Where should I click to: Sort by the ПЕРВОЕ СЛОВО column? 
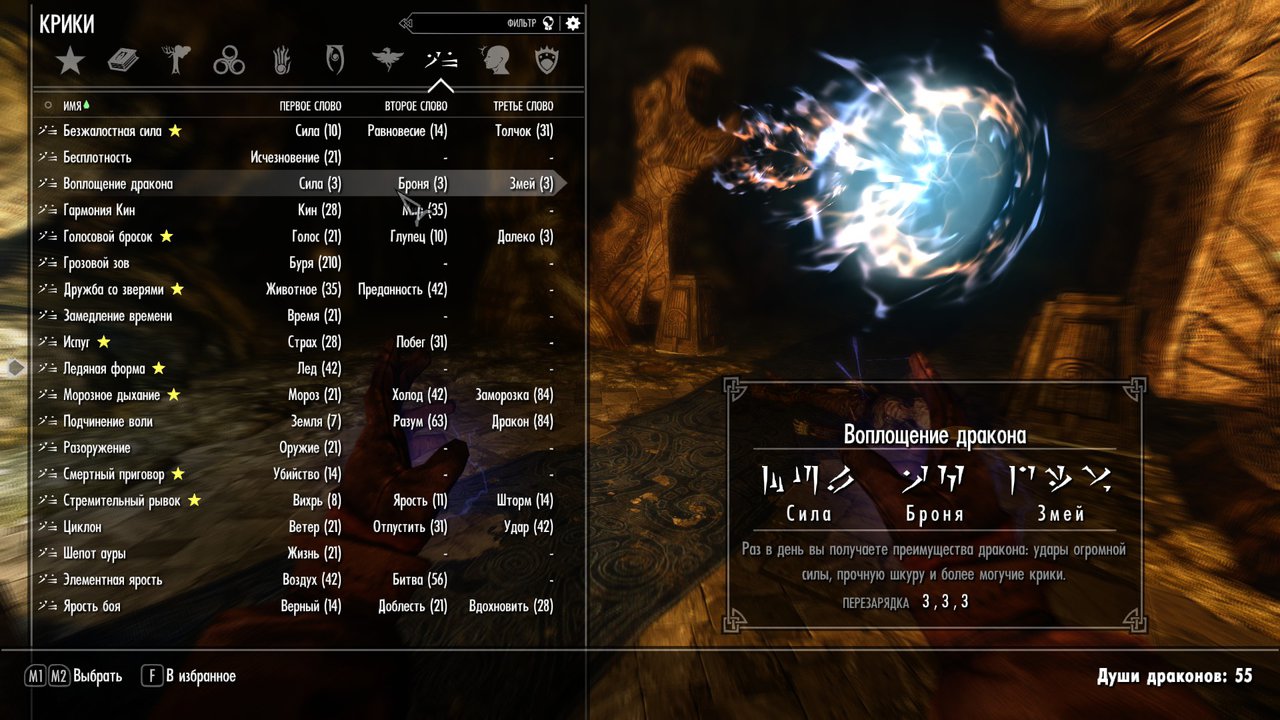click(x=310, y=105)
